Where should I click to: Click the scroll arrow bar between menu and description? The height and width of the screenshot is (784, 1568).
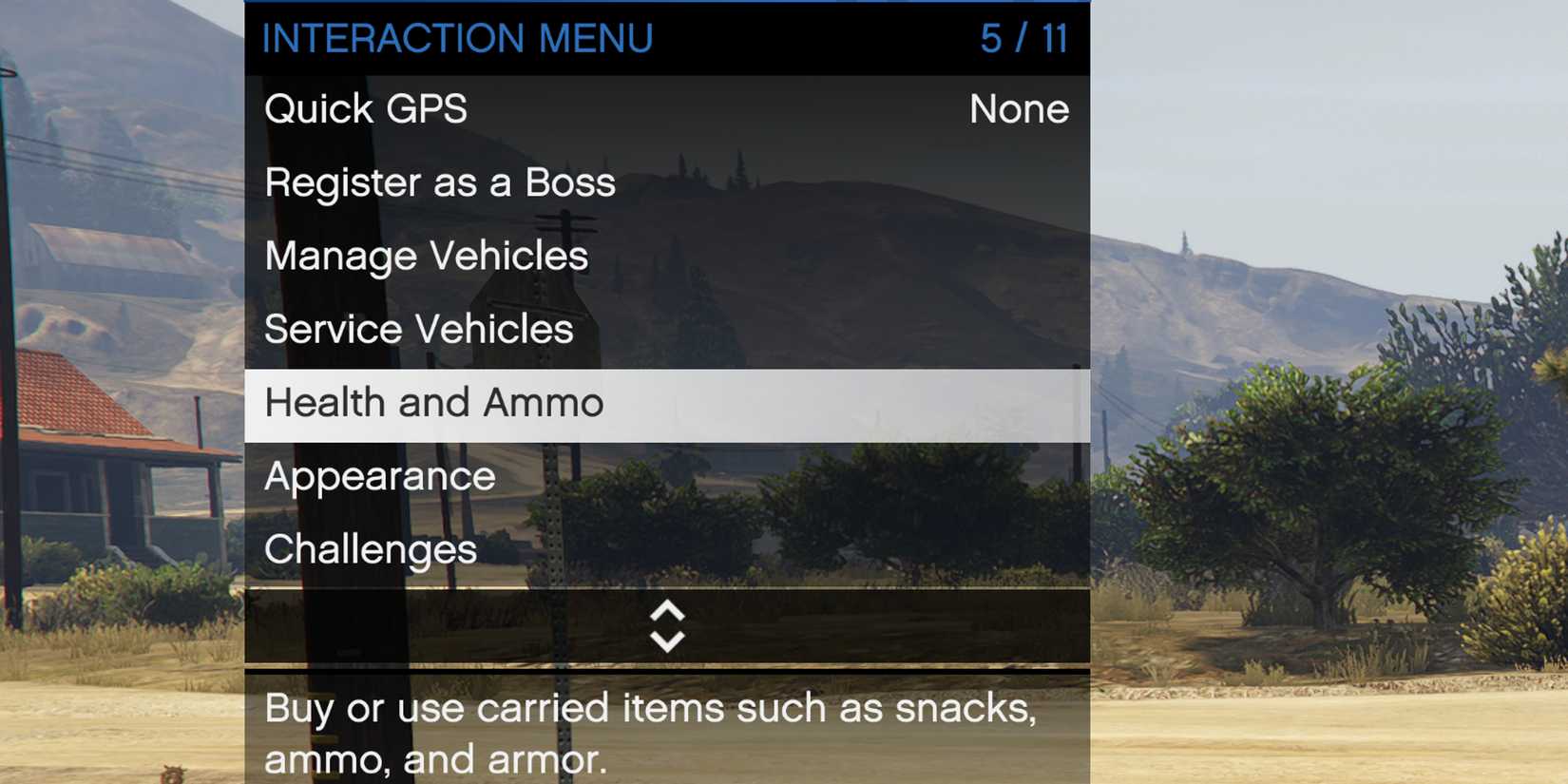click(x=667, y=627)
